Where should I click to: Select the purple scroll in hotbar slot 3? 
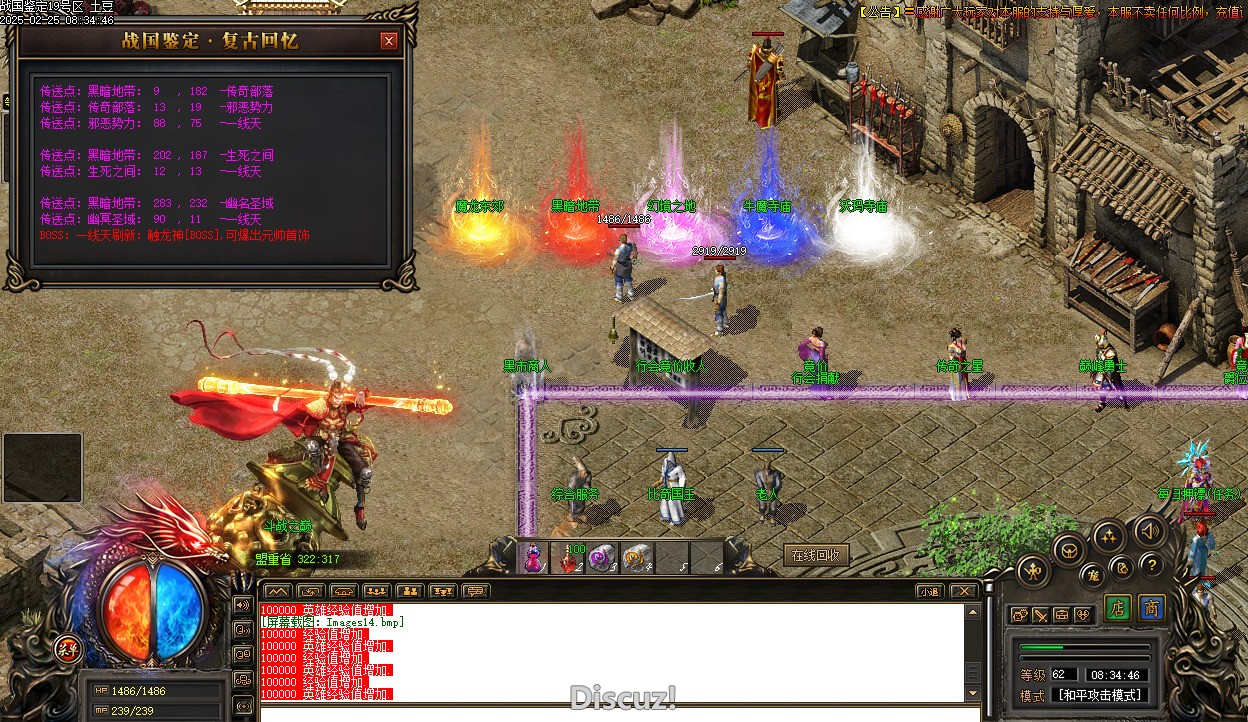pyautogui.click(x=603, y=558)
